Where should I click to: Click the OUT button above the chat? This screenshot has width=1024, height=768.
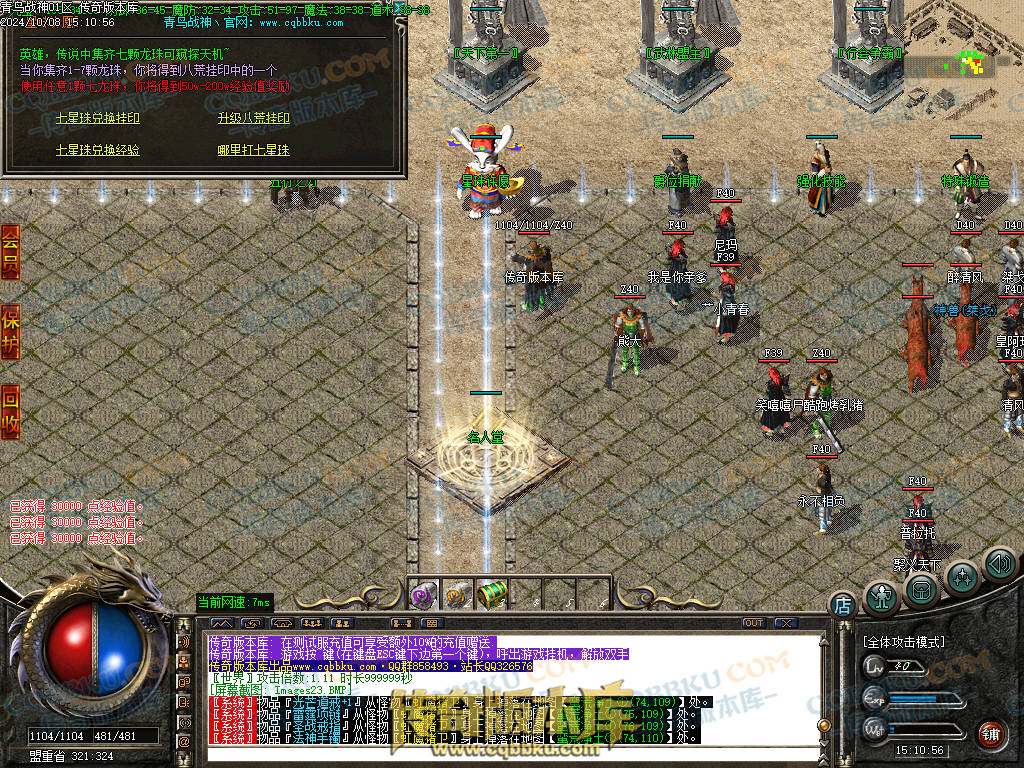tap(753, 623)
